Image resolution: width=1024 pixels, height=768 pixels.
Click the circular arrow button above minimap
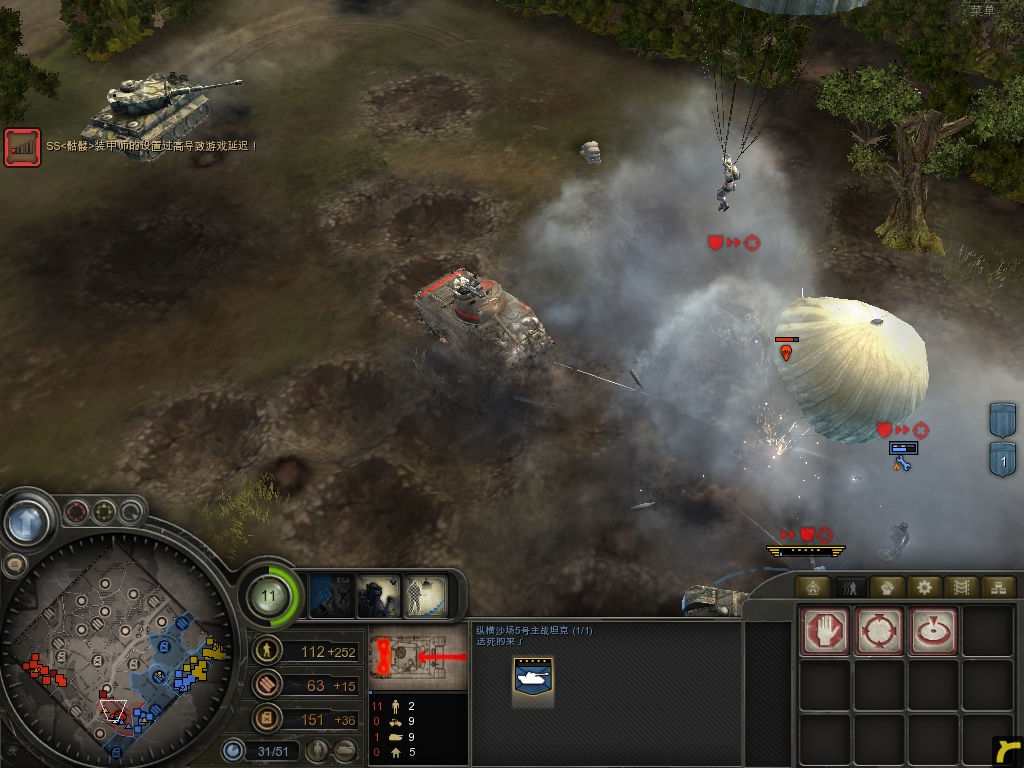[131, 513]
